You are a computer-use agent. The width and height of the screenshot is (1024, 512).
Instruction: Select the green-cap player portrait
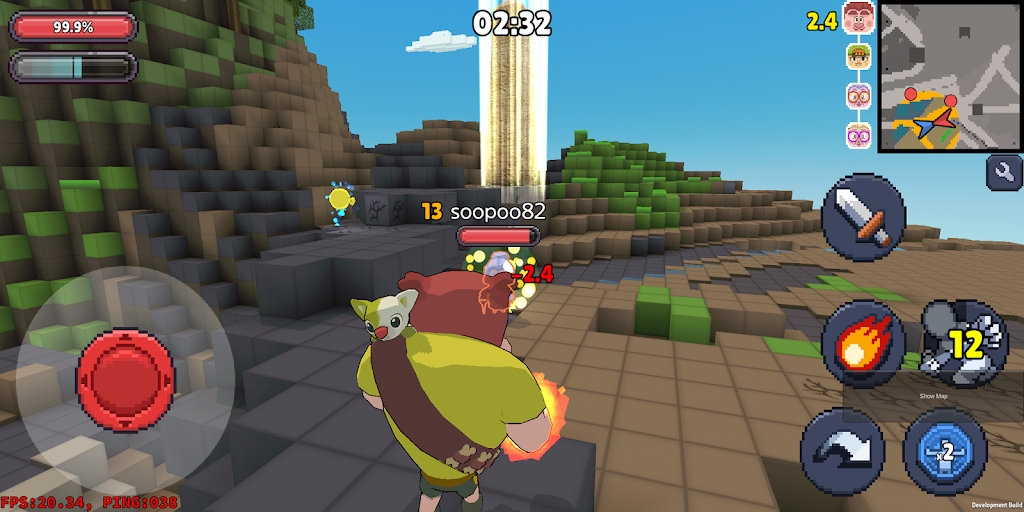point(858,56)
